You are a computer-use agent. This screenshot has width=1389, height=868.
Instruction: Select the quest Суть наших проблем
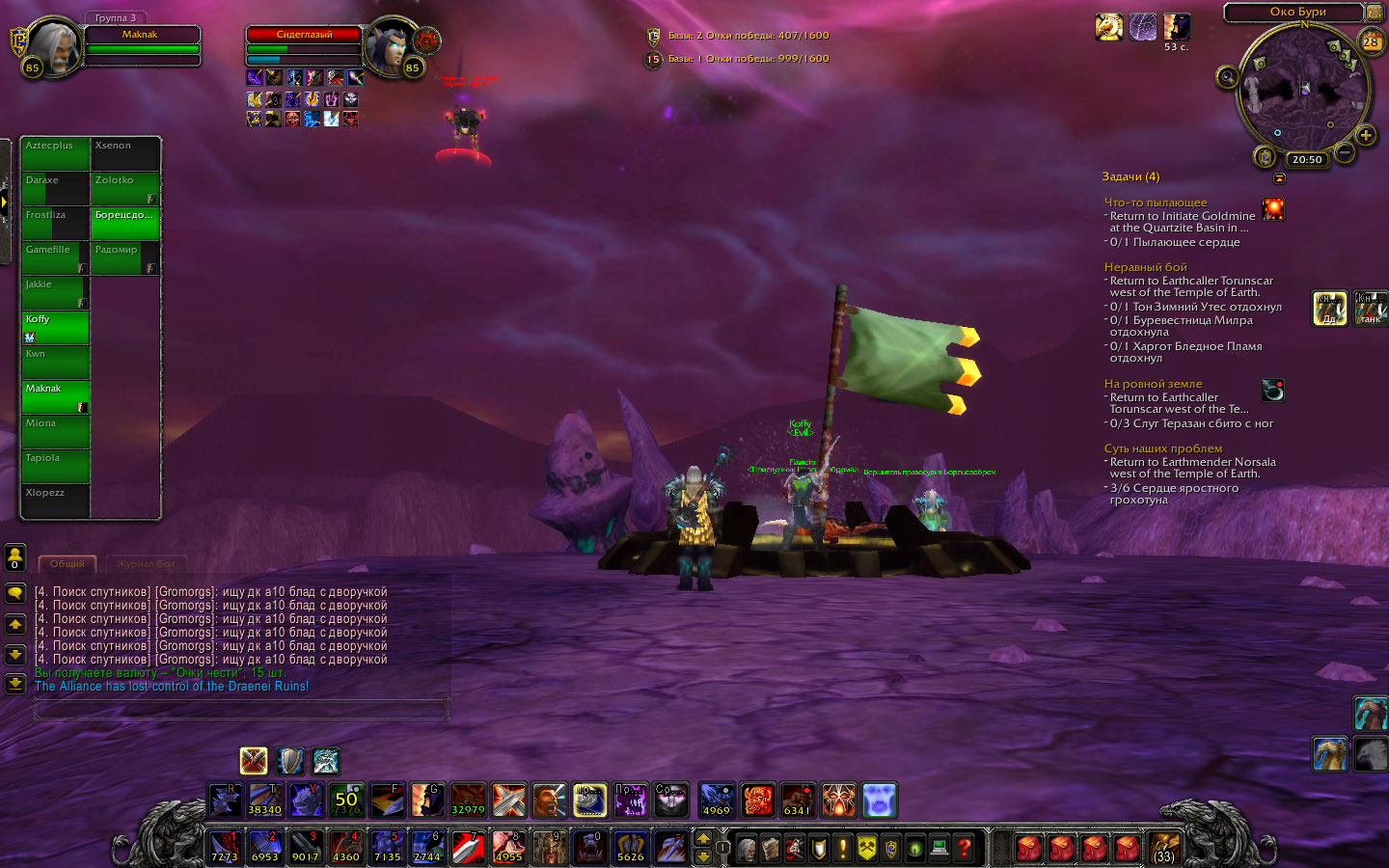pos(1162,448)
